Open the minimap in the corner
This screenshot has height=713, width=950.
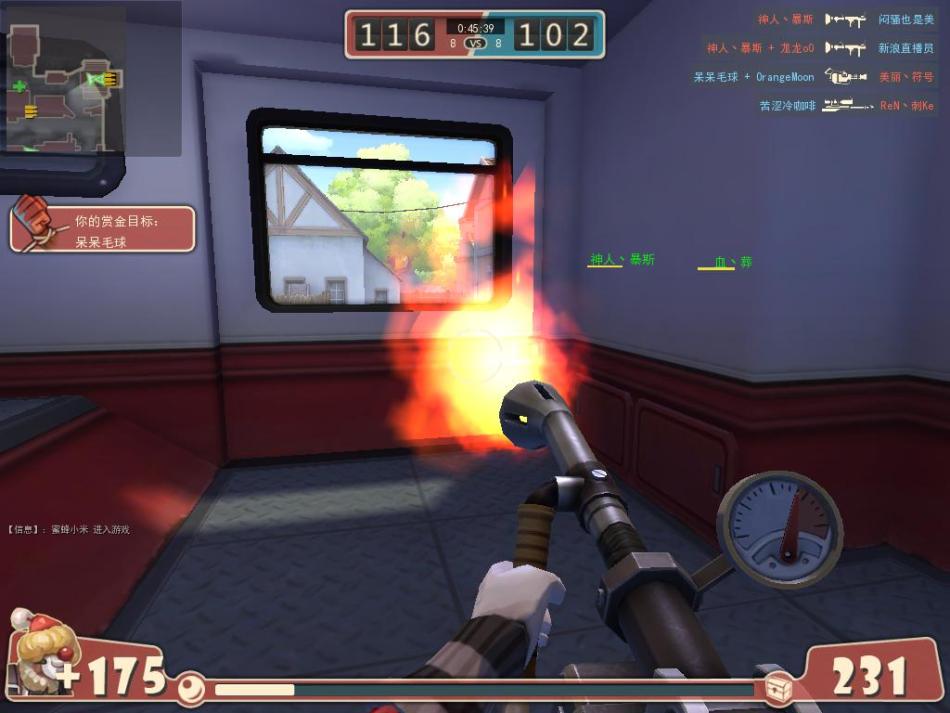[x=64, y=88]
